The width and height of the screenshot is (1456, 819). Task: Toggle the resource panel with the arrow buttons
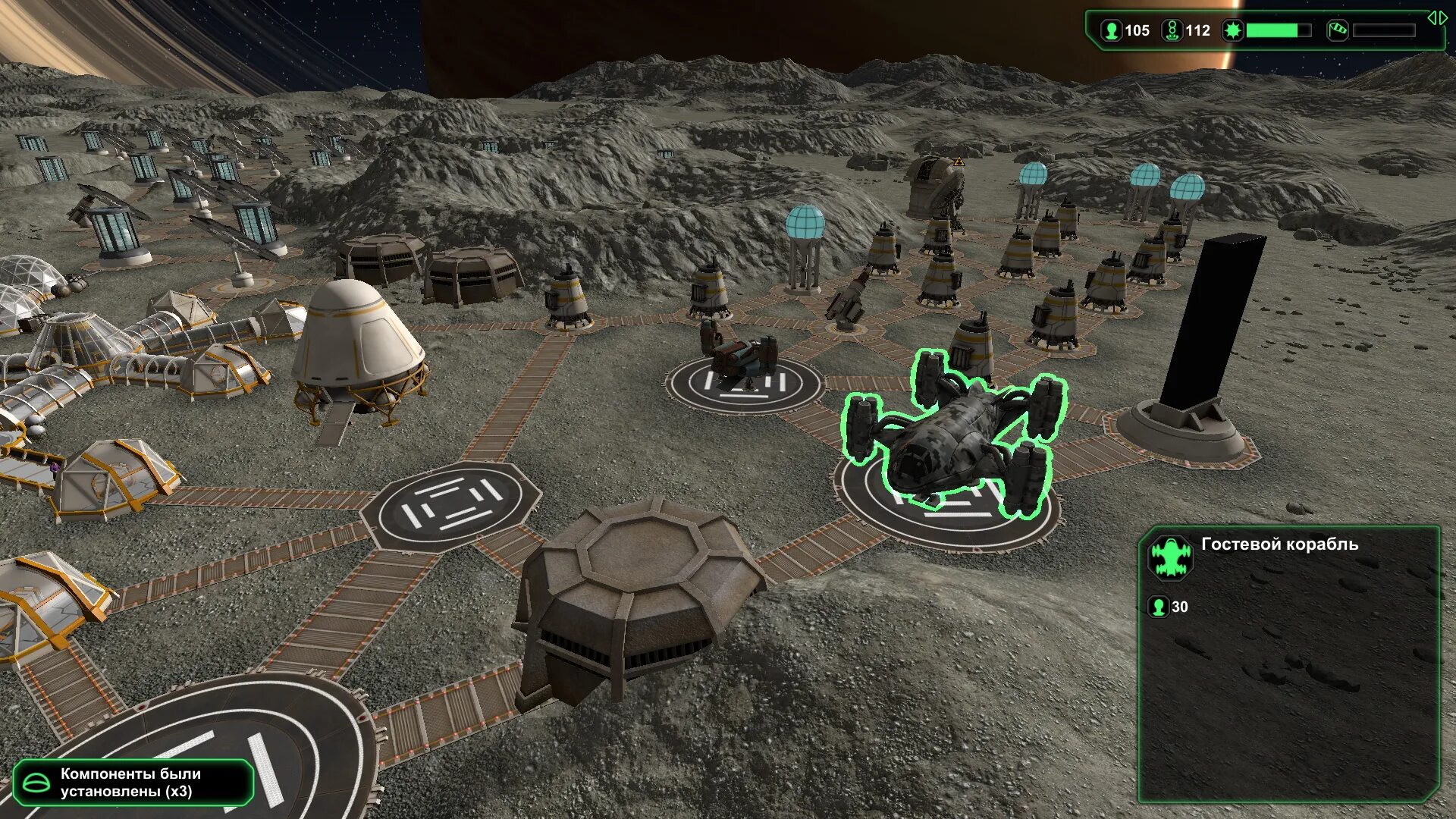(1437, 17)
